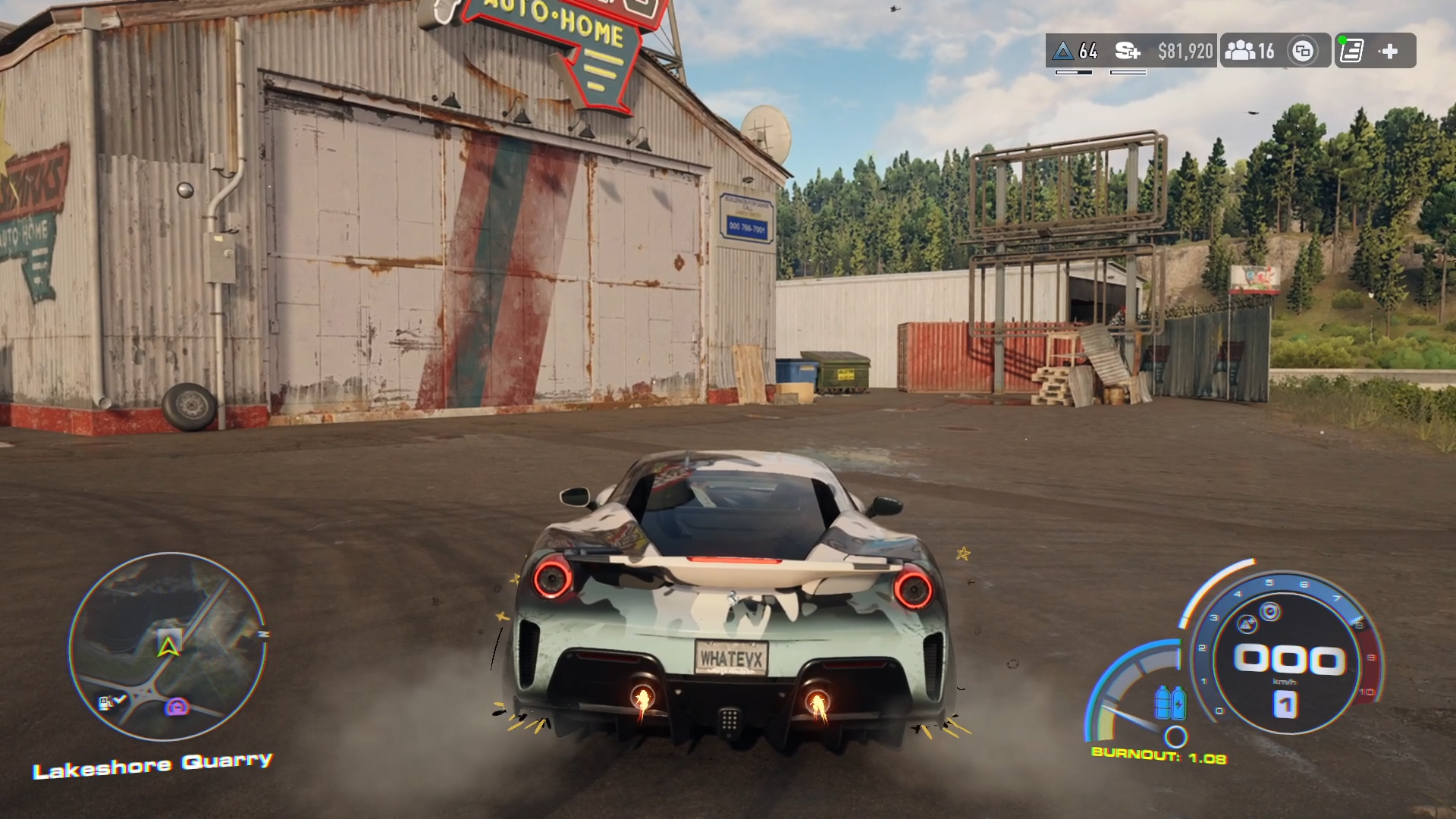Open the circular minimap
This screenshot has height=819, width=1456.
coord(168,646)
